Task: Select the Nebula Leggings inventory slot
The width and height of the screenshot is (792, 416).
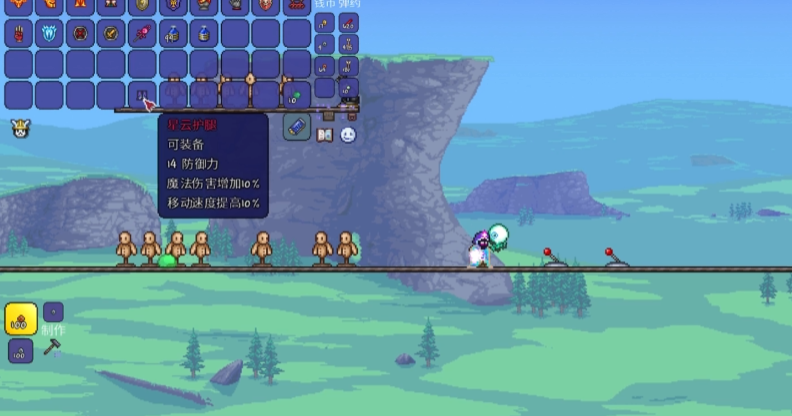Action: click(x=142, y=95)
